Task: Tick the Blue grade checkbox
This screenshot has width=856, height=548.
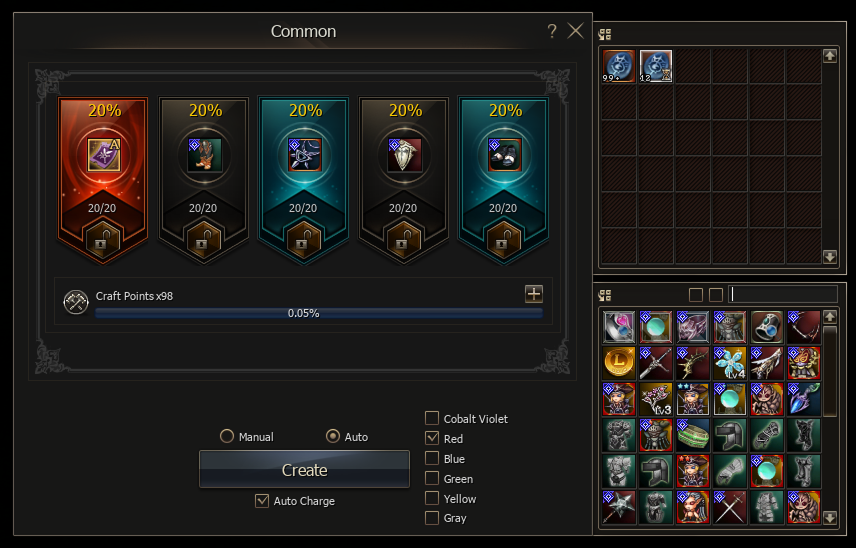Action: pos(432,458)
